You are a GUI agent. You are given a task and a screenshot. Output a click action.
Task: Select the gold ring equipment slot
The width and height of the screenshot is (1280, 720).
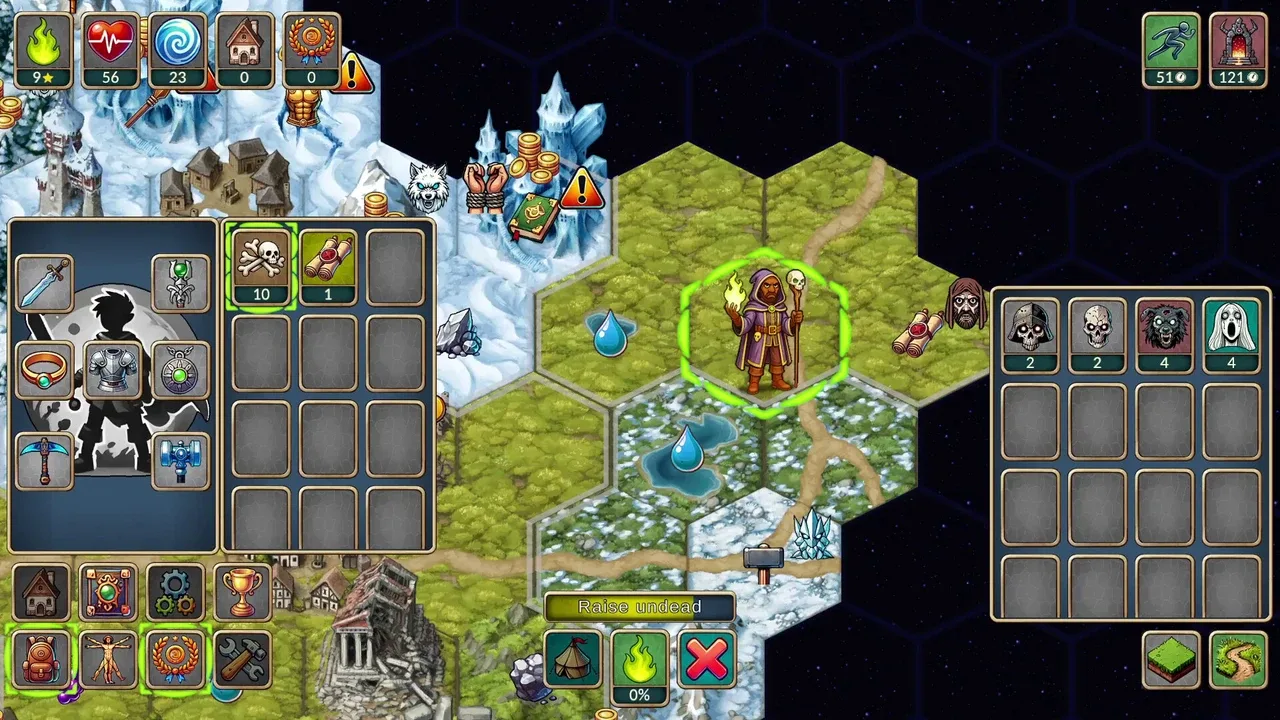[44, 370]
